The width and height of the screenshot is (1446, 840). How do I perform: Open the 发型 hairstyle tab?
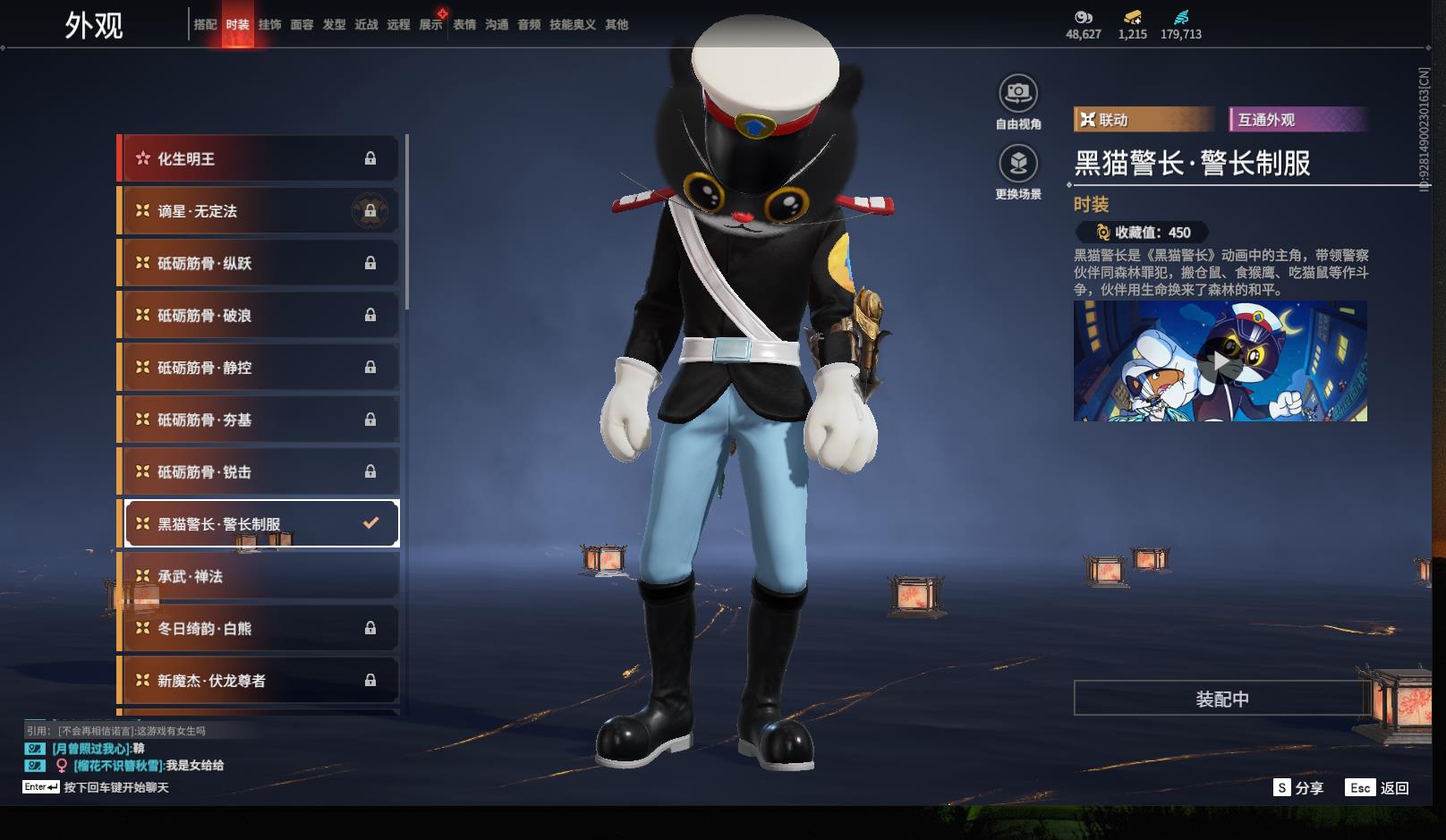coord(334,25)
